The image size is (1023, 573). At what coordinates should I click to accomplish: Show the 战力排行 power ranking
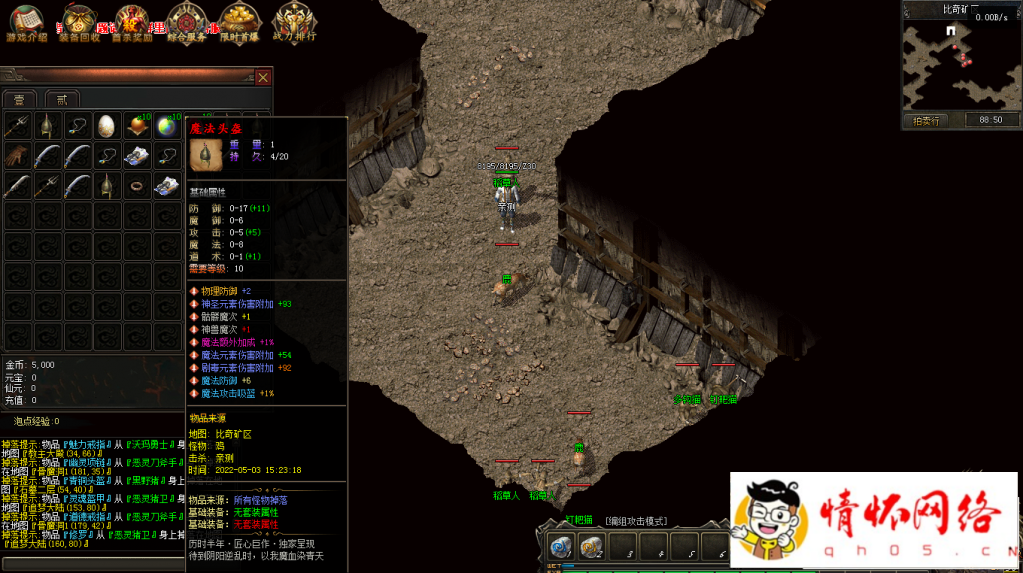(293, 22)
